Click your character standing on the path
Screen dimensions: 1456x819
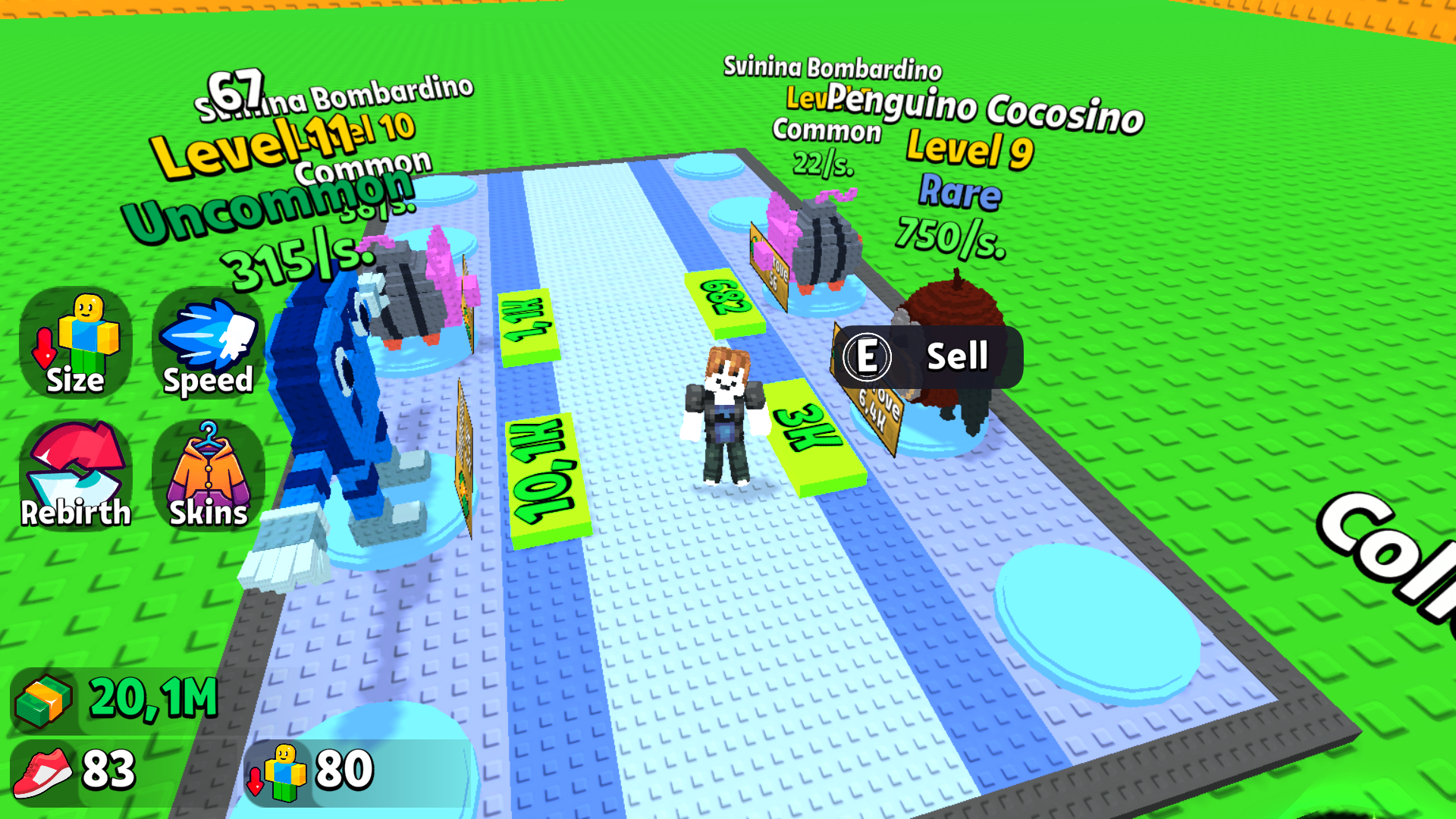point(724,413)
